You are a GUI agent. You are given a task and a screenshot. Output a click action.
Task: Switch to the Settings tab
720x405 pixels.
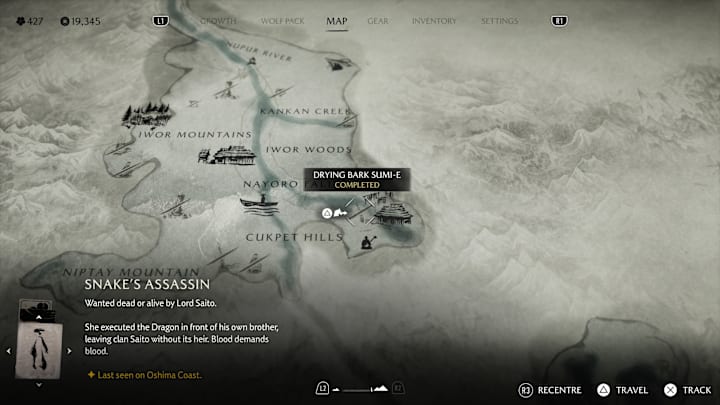(499, 21)
